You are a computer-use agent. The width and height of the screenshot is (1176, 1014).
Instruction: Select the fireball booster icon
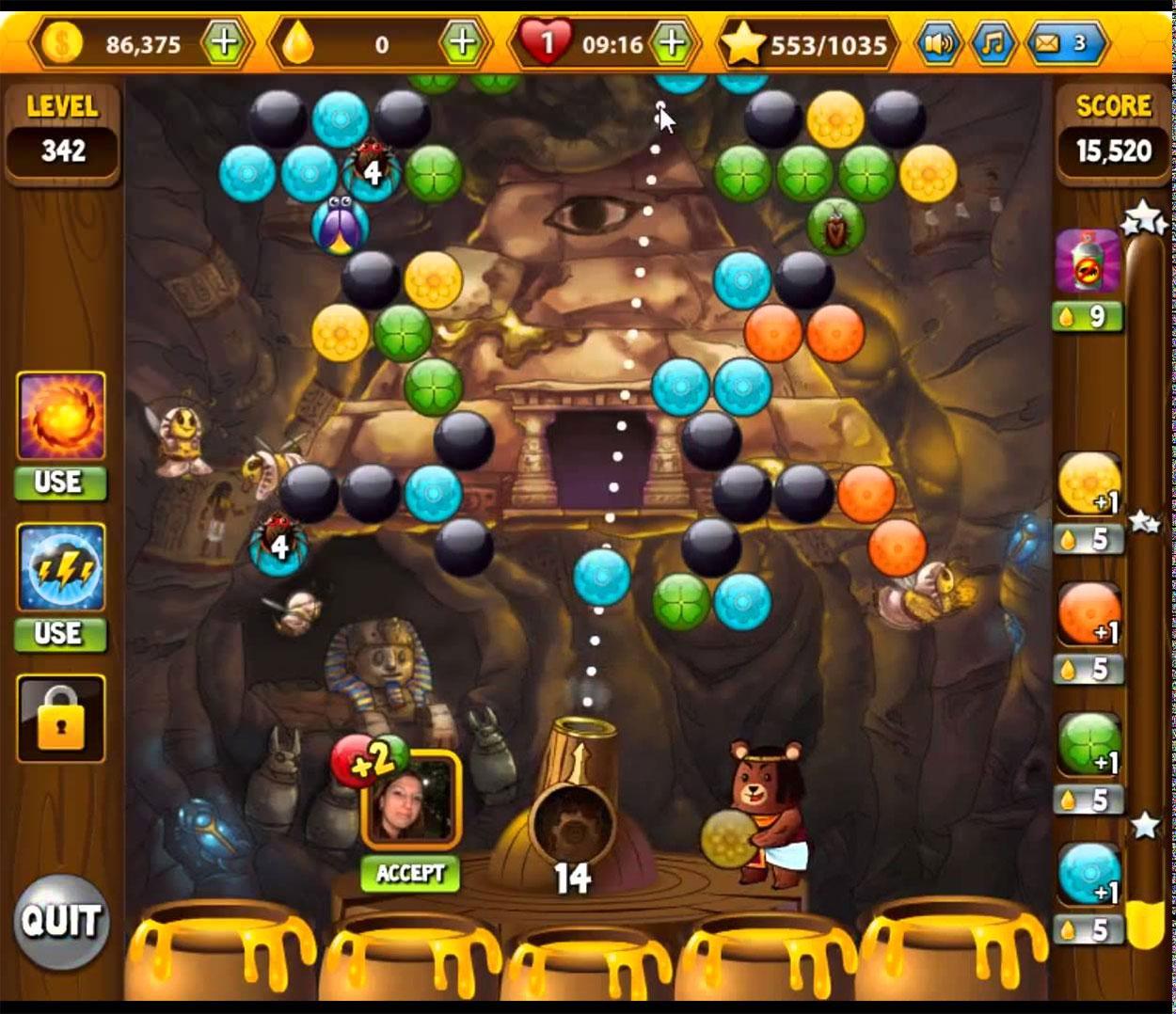61,416
